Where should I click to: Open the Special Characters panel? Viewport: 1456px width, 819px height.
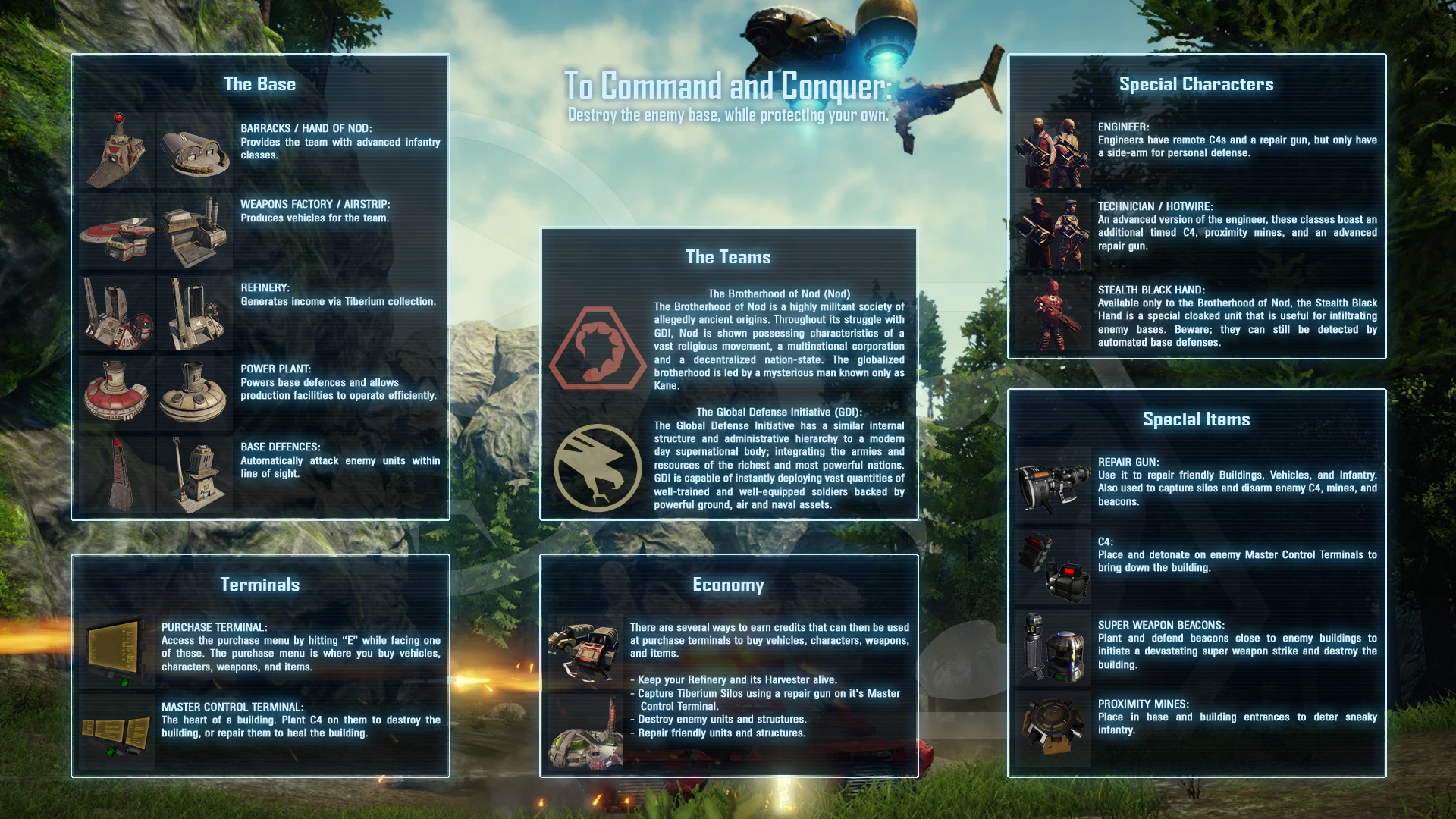tap(1197, 84)
